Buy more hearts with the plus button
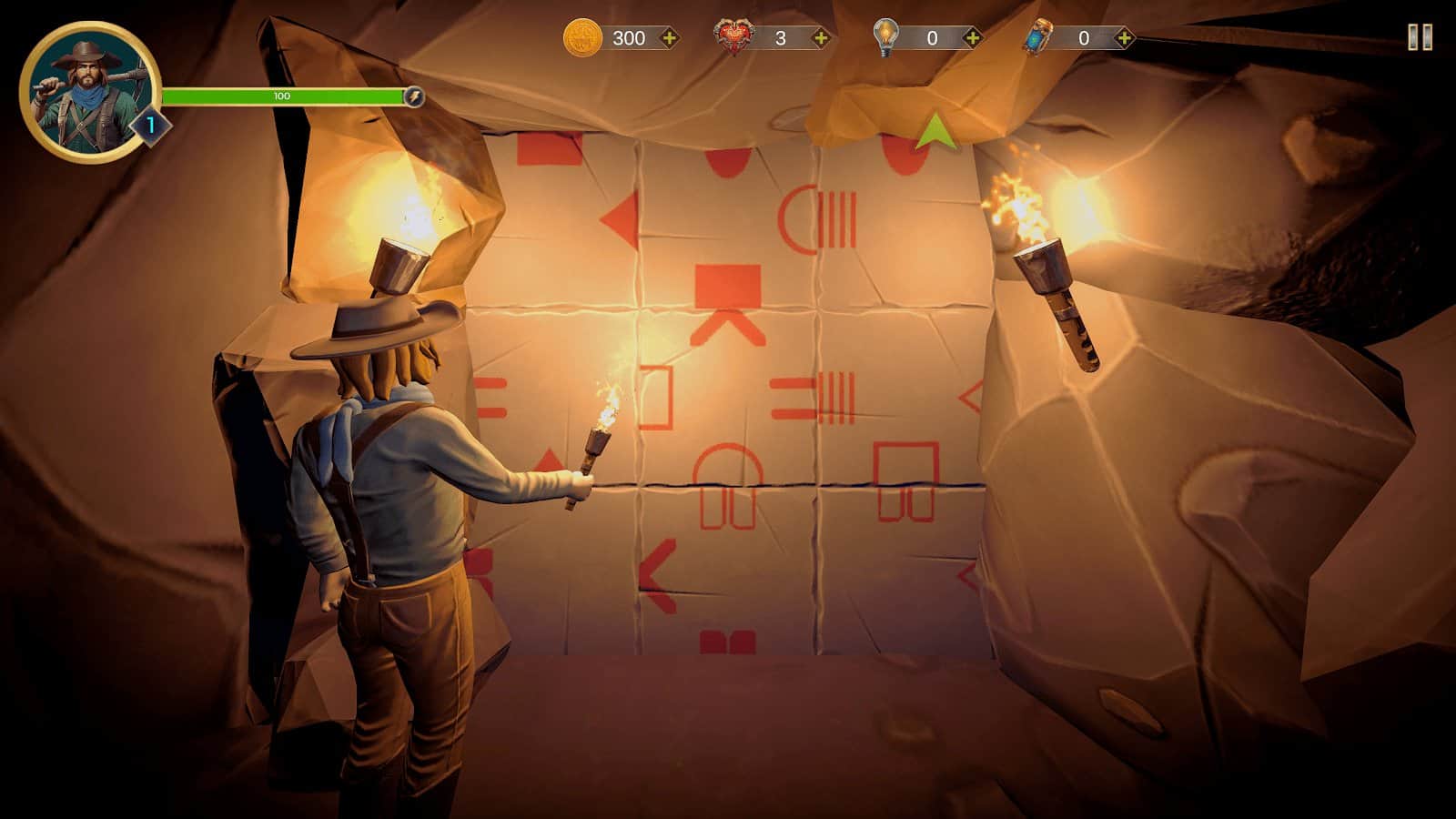1456x819 pixels. pyautogui.click(x=822, y=38)
